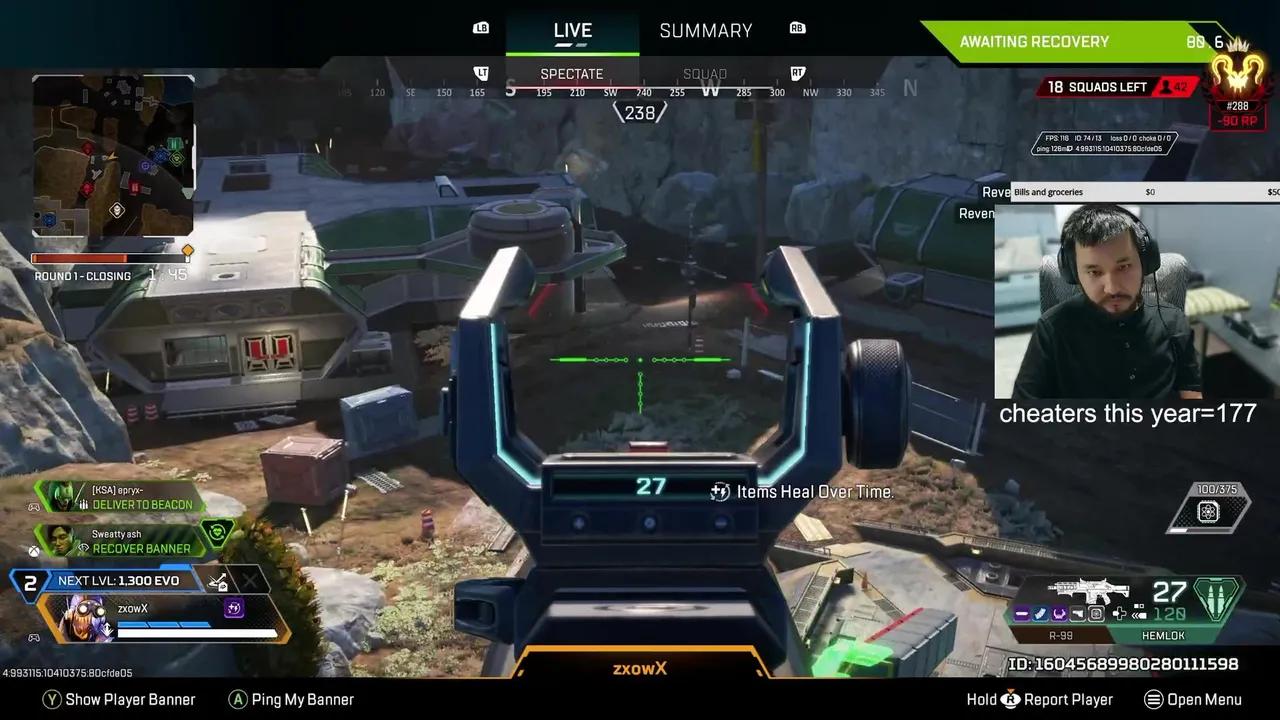Click the purple attachment icon on R-99
This screenshot has height=720, width=1280.
coord(1022,613)
